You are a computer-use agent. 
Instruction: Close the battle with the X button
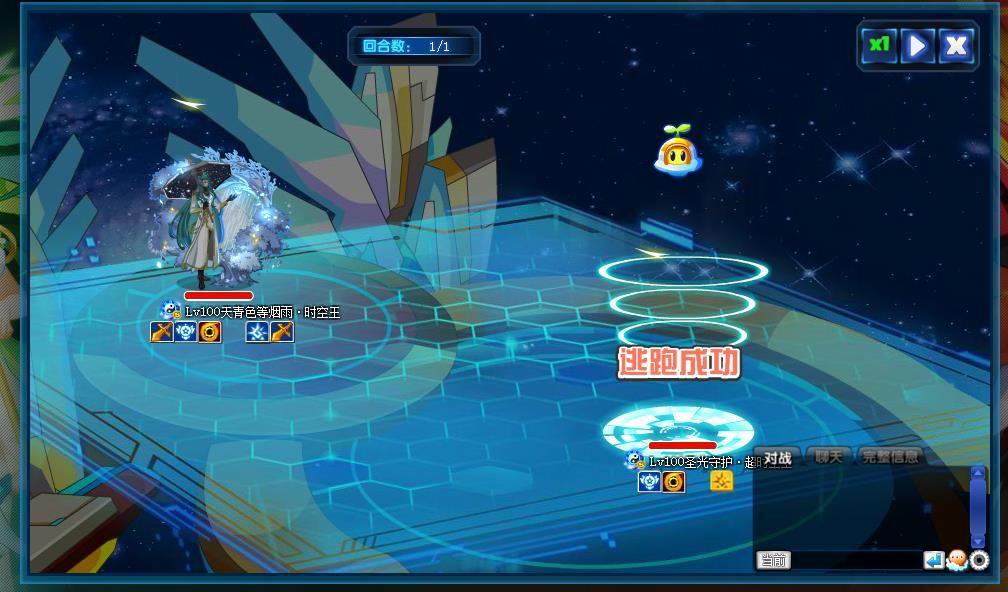click(x=956, y=45)
